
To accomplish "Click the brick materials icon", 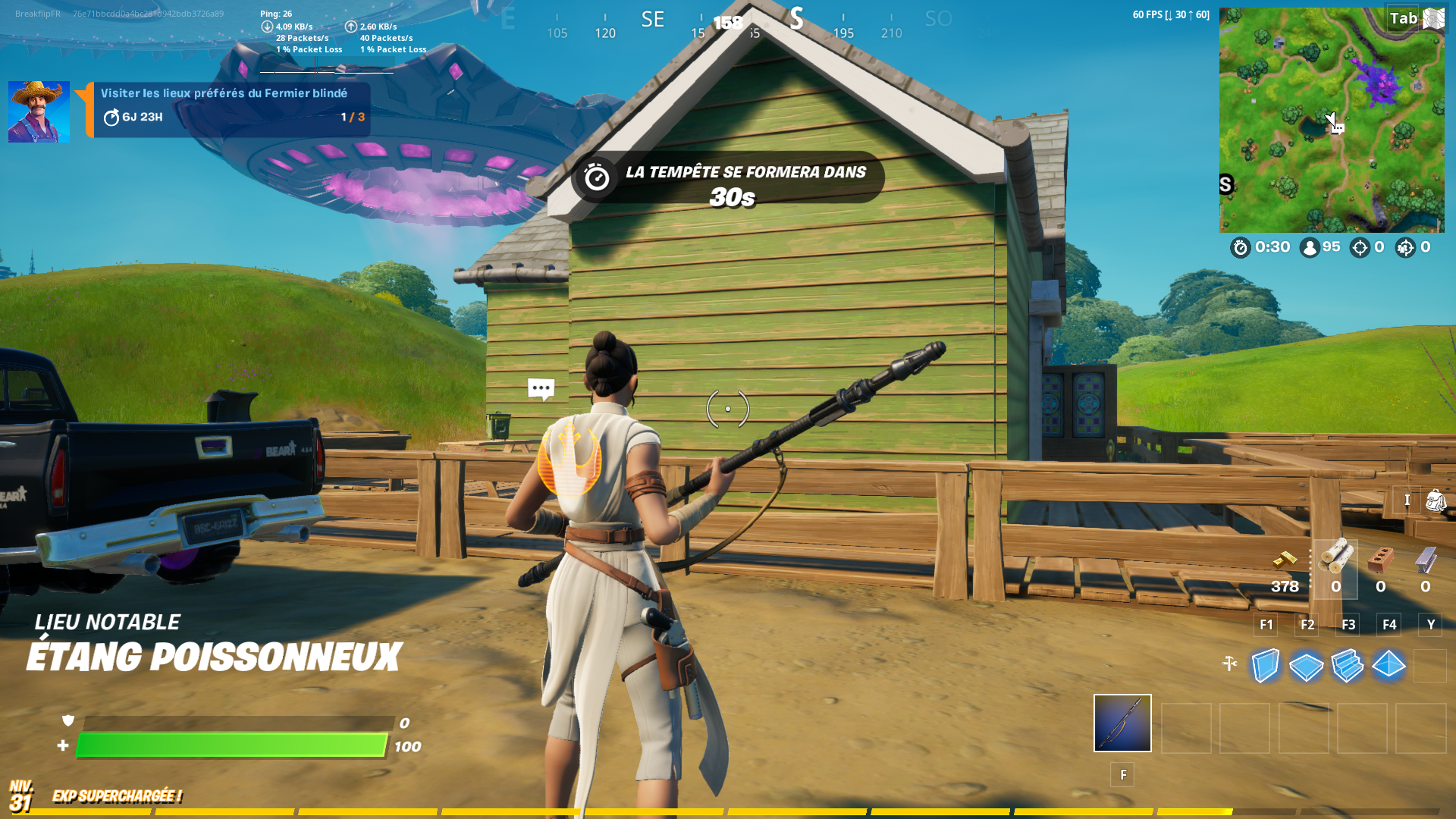I will pyautogui.click(x=1382, y=561).
